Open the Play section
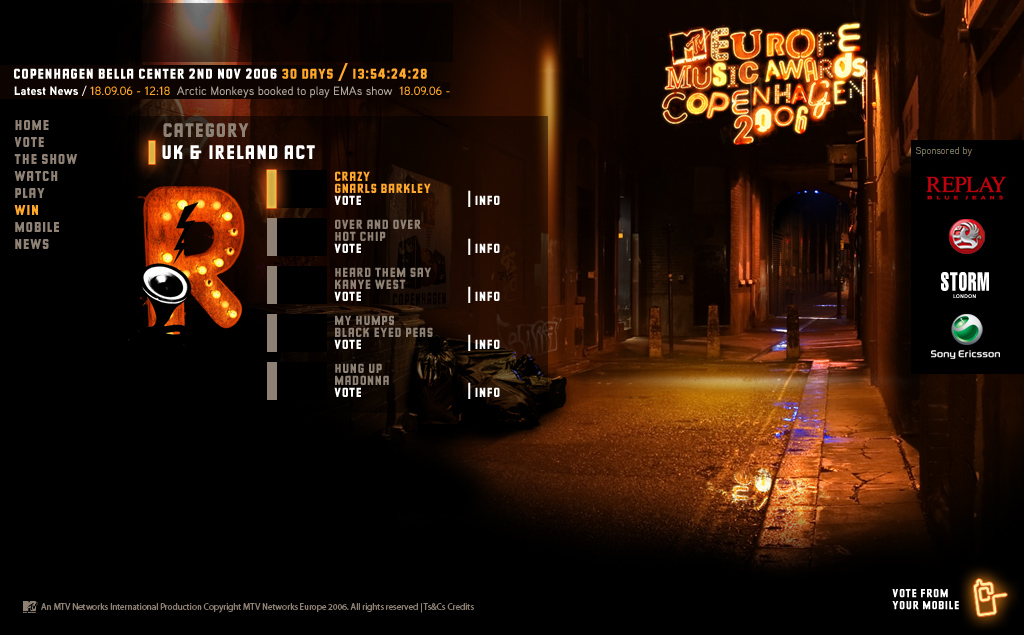The image size is (1024, 635). [29, 193]
